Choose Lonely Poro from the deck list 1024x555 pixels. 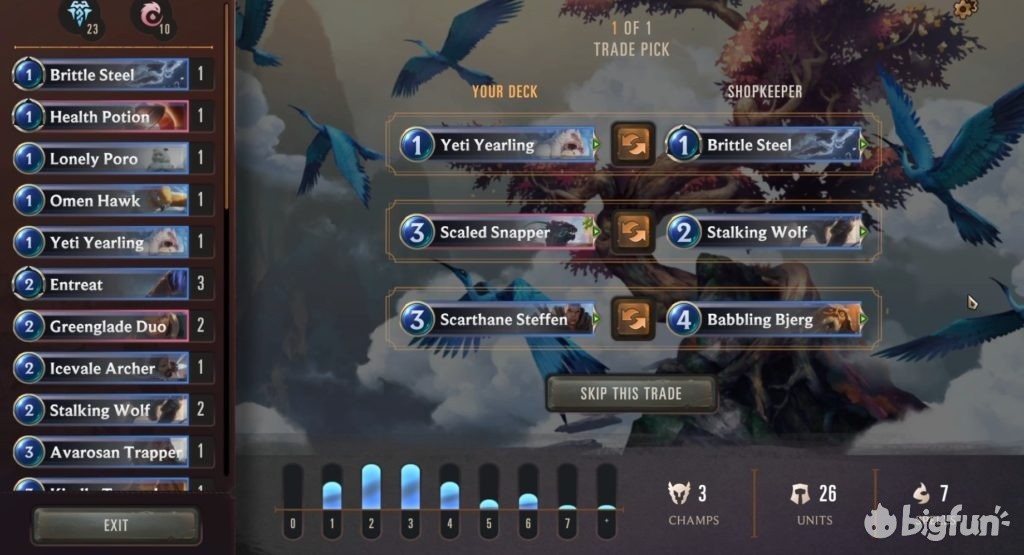101,159
